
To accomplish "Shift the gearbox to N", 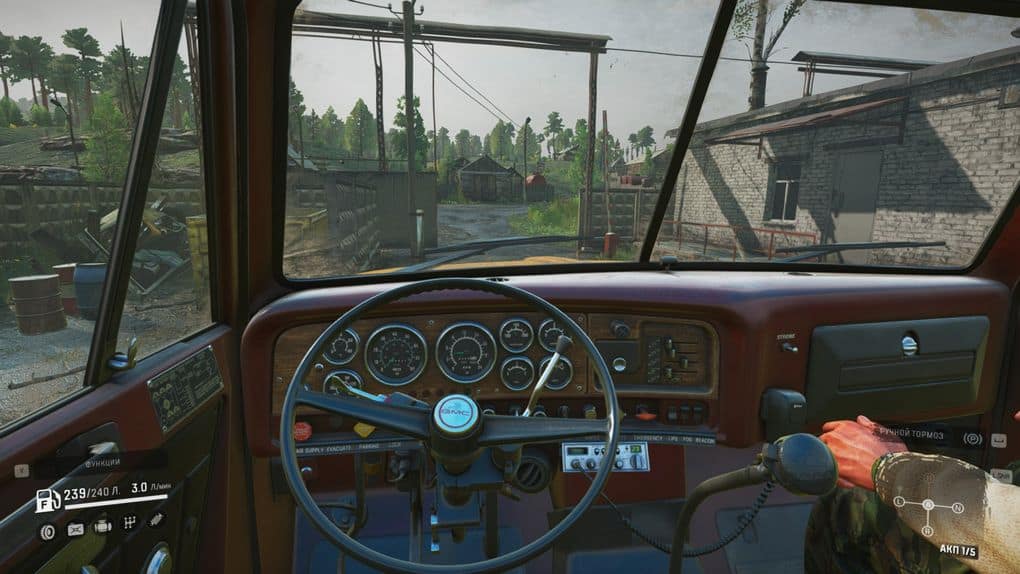I will pos(958,508).
